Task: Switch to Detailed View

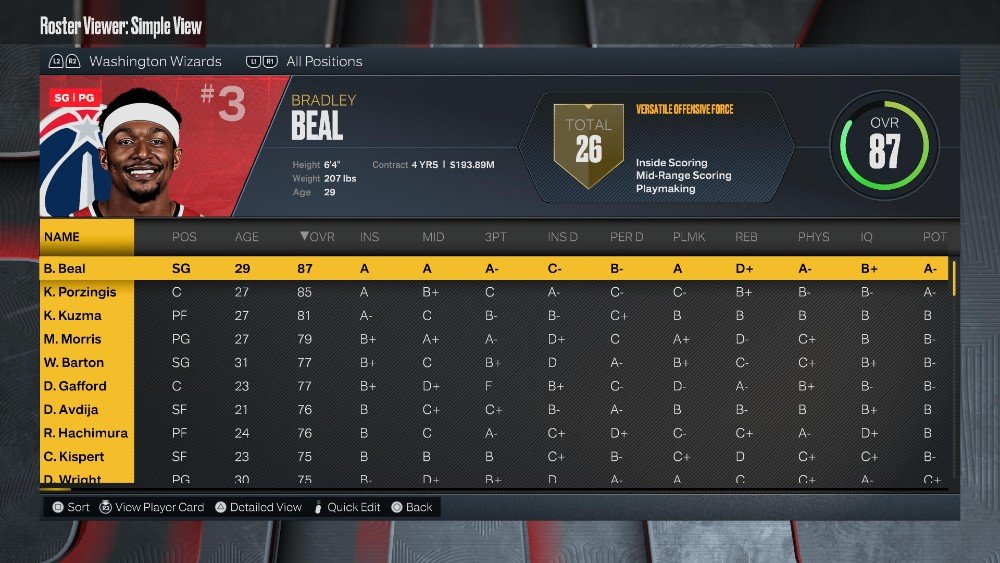Action: click(265, 507)
